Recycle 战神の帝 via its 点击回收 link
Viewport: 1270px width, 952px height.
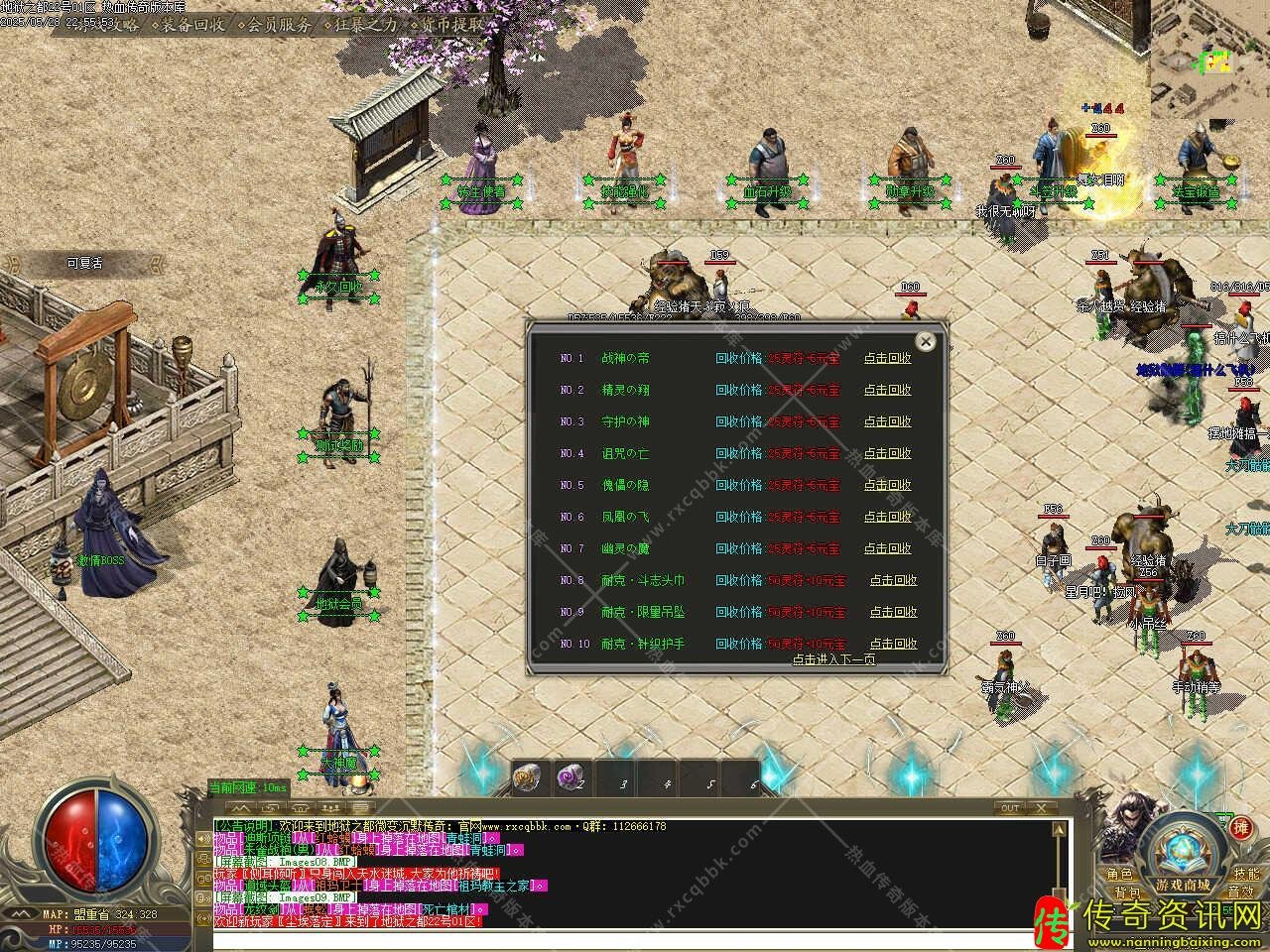[887, 358]
